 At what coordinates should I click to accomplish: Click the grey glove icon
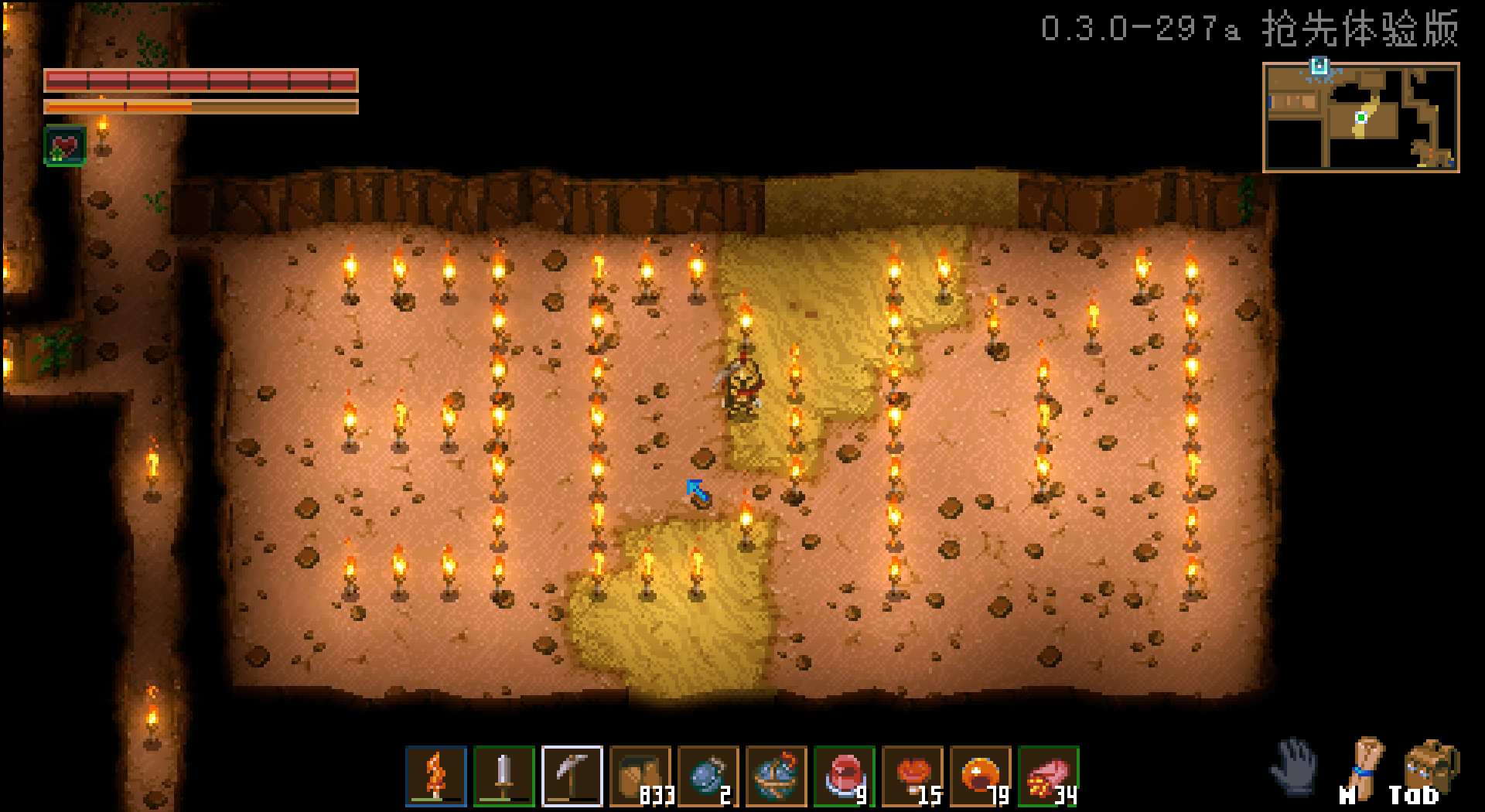coord(1294,766)
